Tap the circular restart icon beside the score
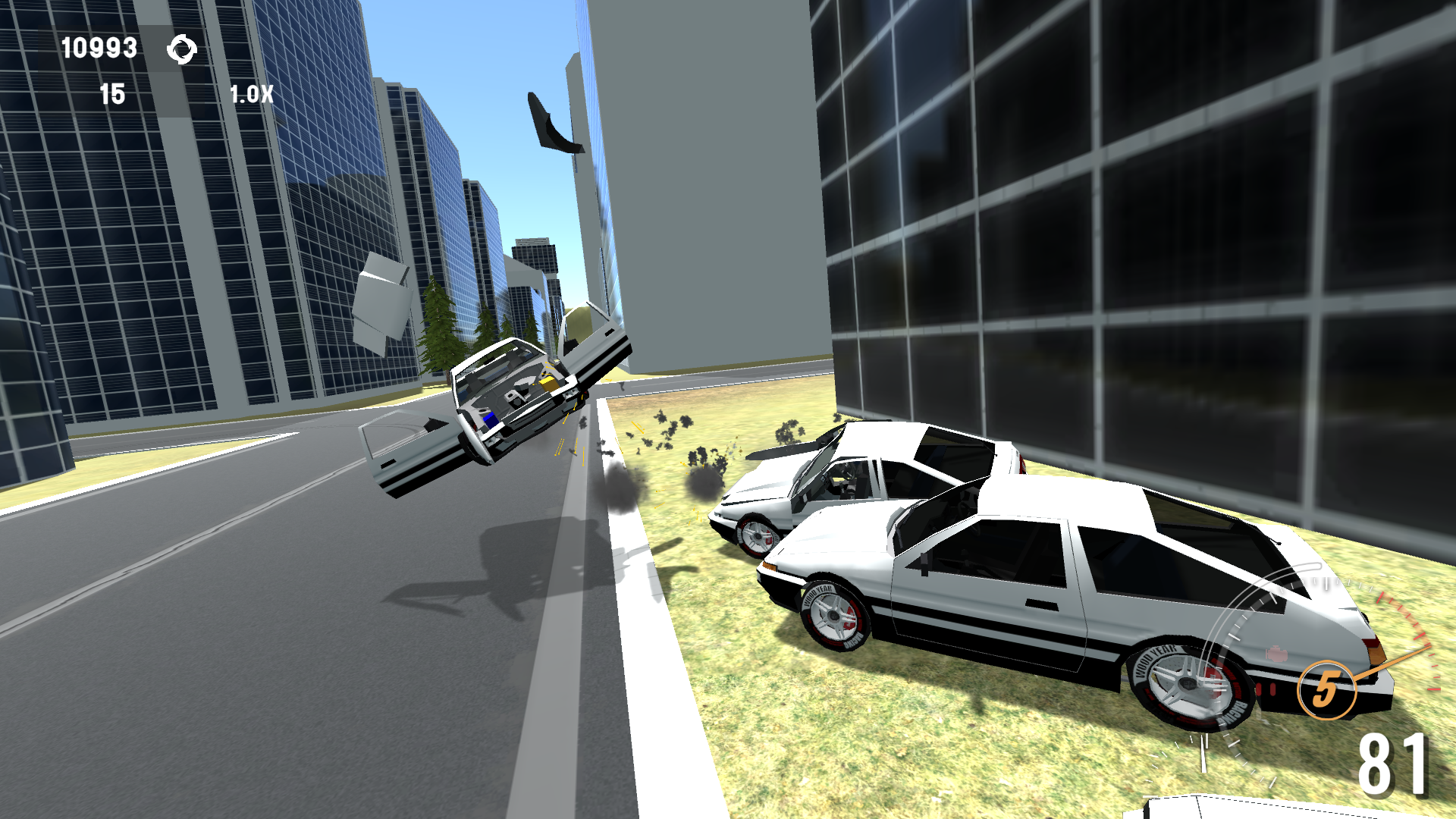This screenshot has width=1456, height=819. coord(182,49)
